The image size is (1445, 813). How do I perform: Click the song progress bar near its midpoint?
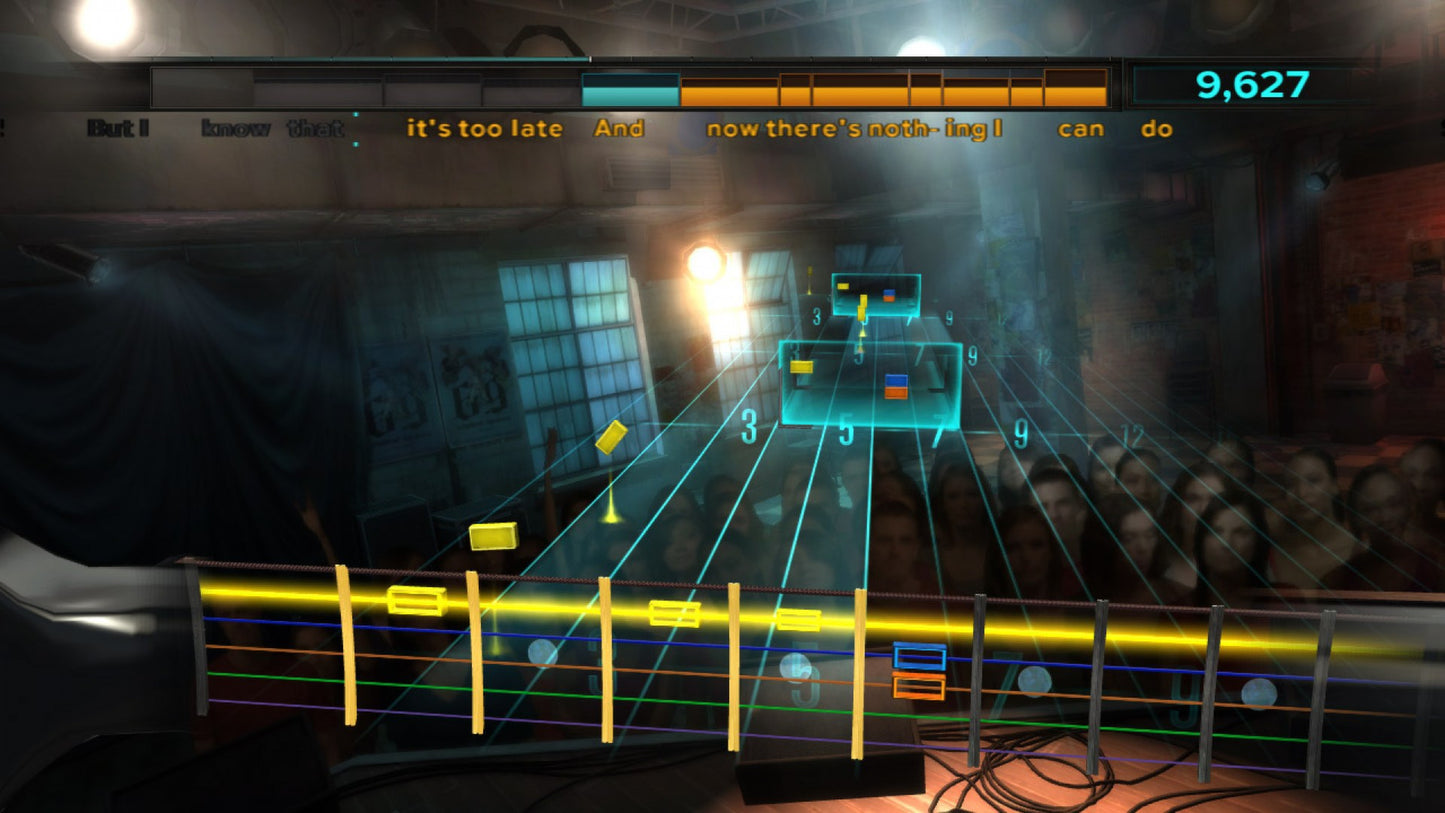click(x=630, y=87)
